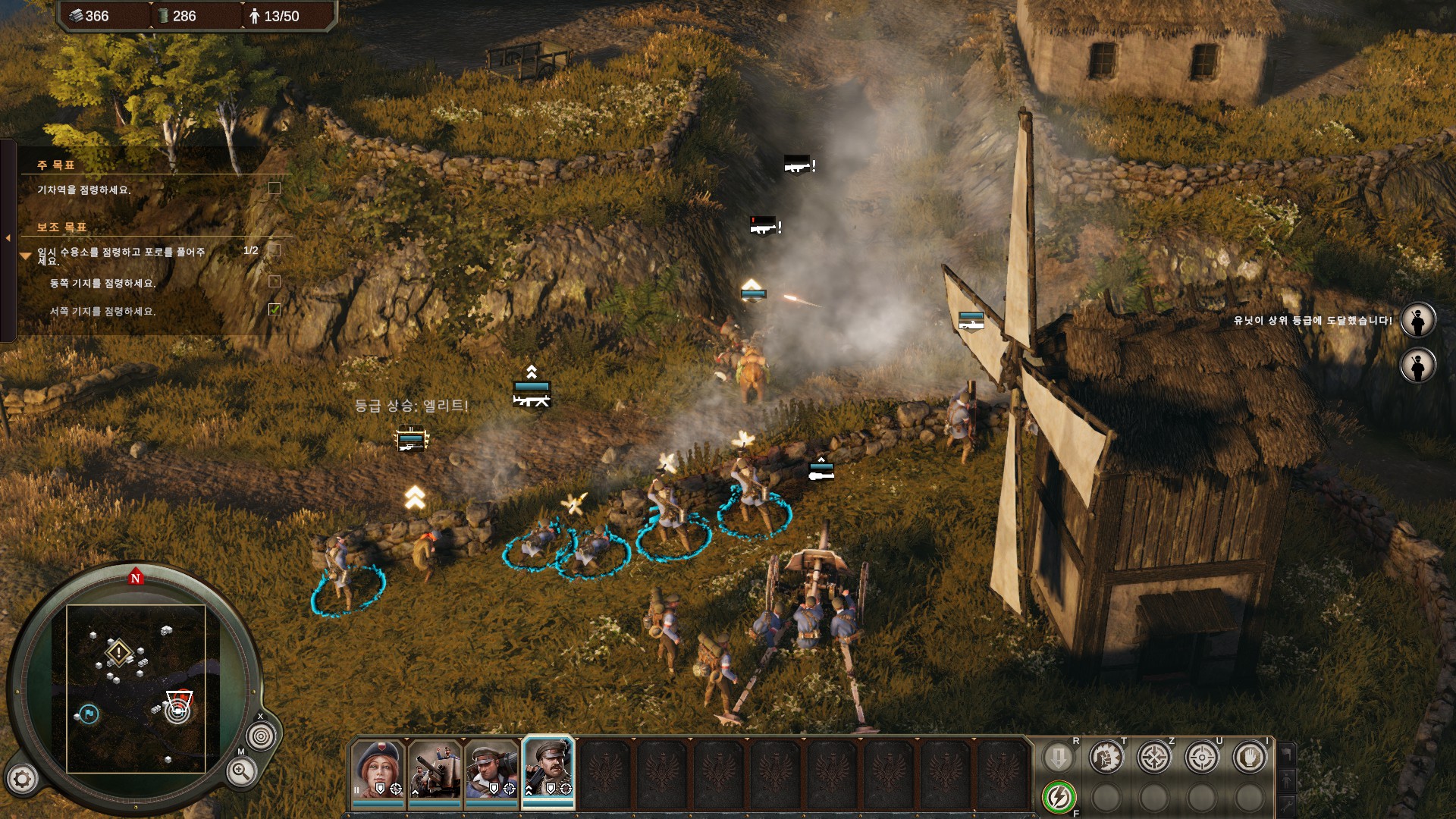Collapse the objectives panel side arrow

(x=8, y=238)
